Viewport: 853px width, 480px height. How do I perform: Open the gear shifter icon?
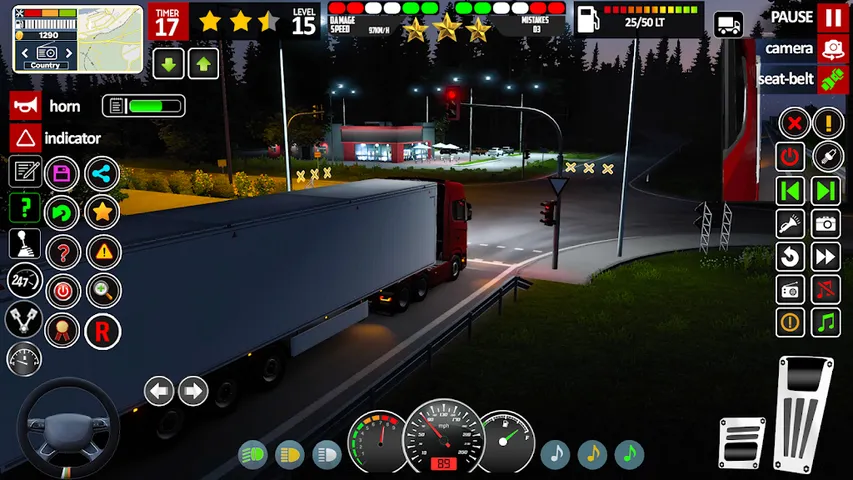(24, 244)
